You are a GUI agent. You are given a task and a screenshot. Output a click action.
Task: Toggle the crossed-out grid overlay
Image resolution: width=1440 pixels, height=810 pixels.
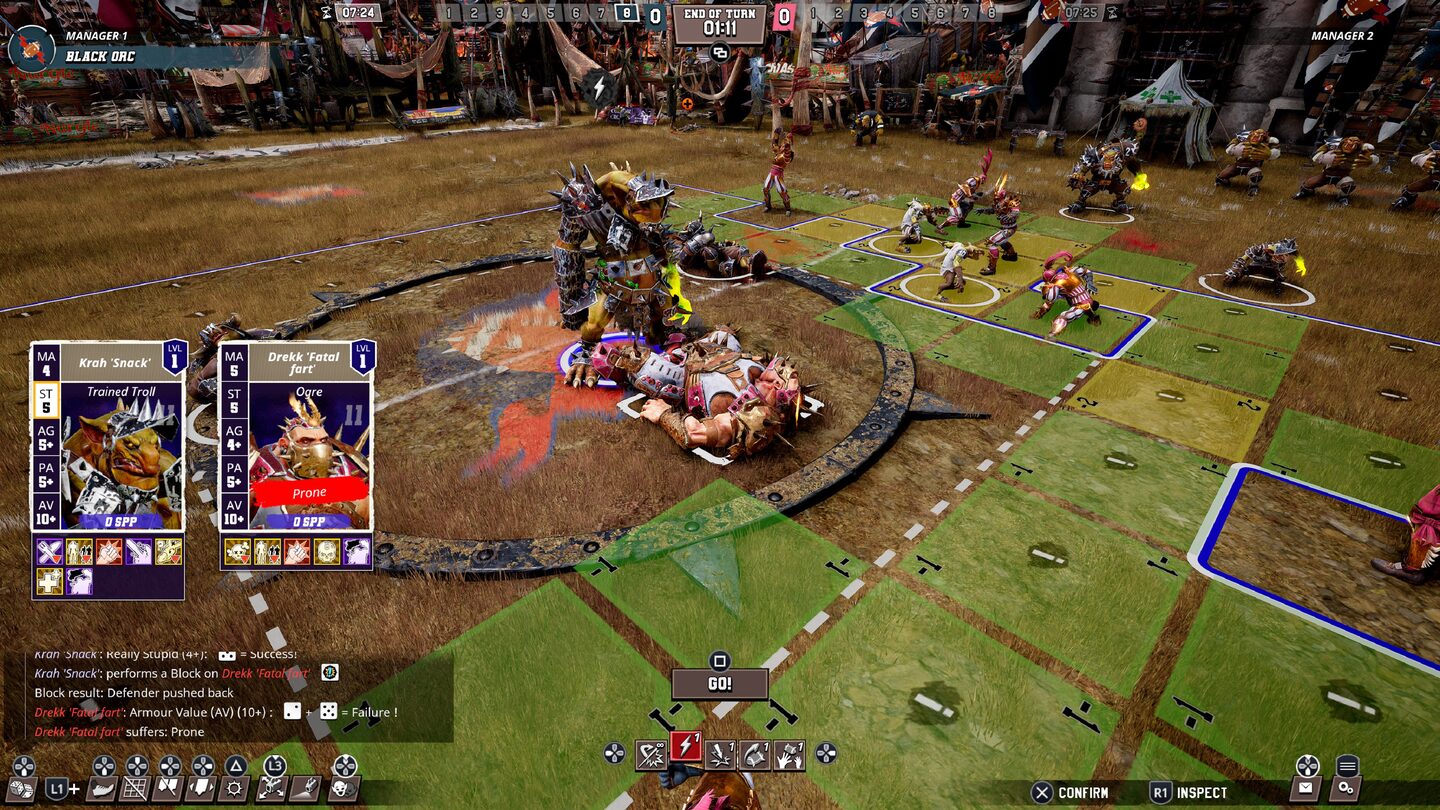pyautogui.click(x=136, y=789)
